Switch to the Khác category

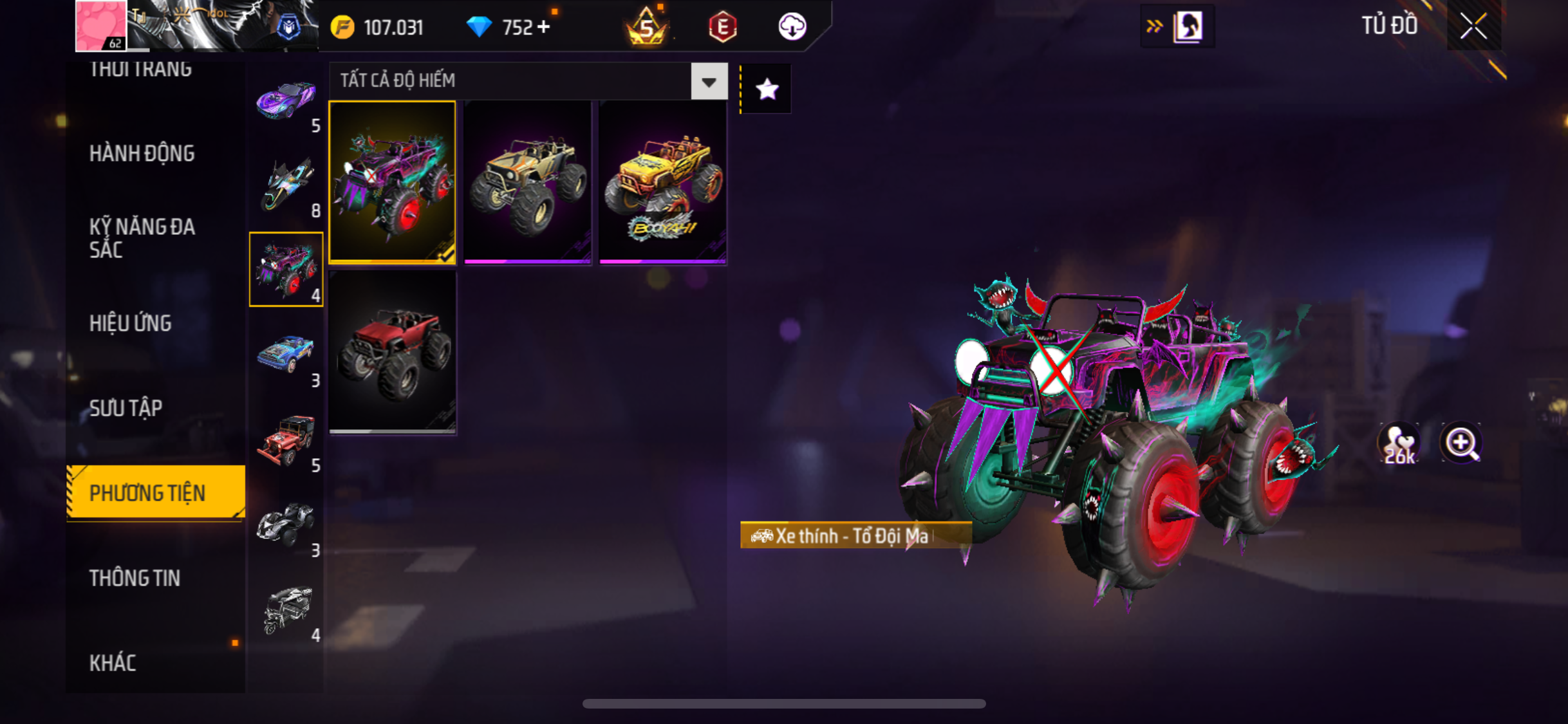(x=113, y=663)
